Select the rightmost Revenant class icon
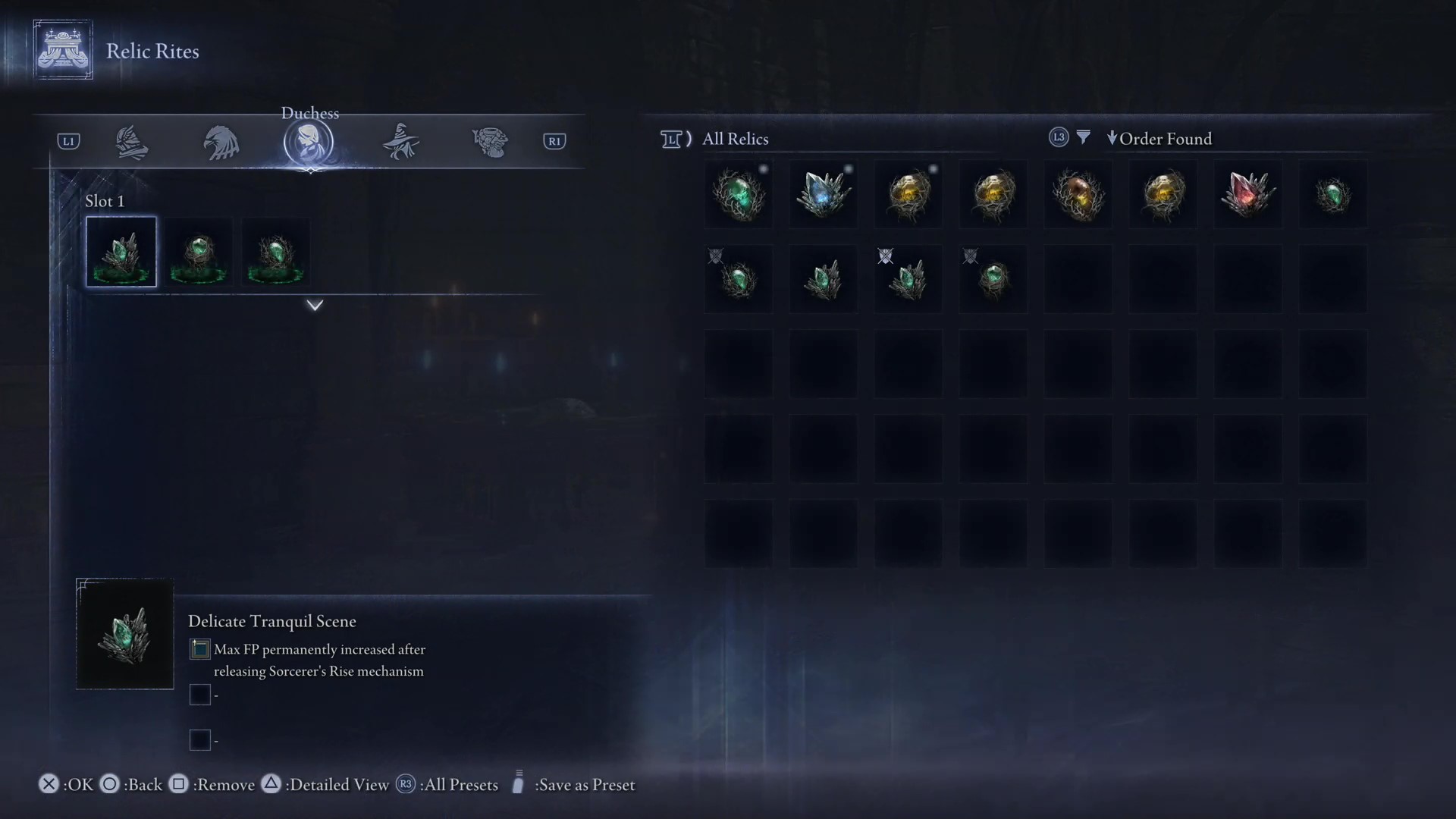The width and height of the screenshot is (1456, 819). click(490, 142)
